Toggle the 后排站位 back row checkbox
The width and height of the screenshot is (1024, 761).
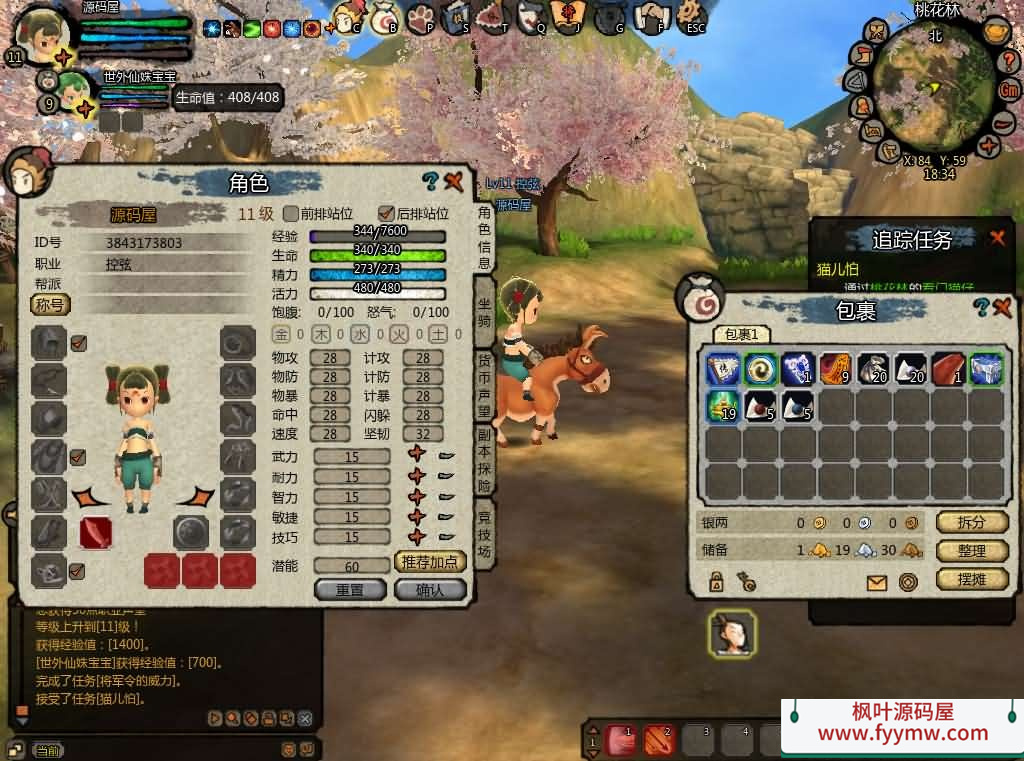click(386, 213)
